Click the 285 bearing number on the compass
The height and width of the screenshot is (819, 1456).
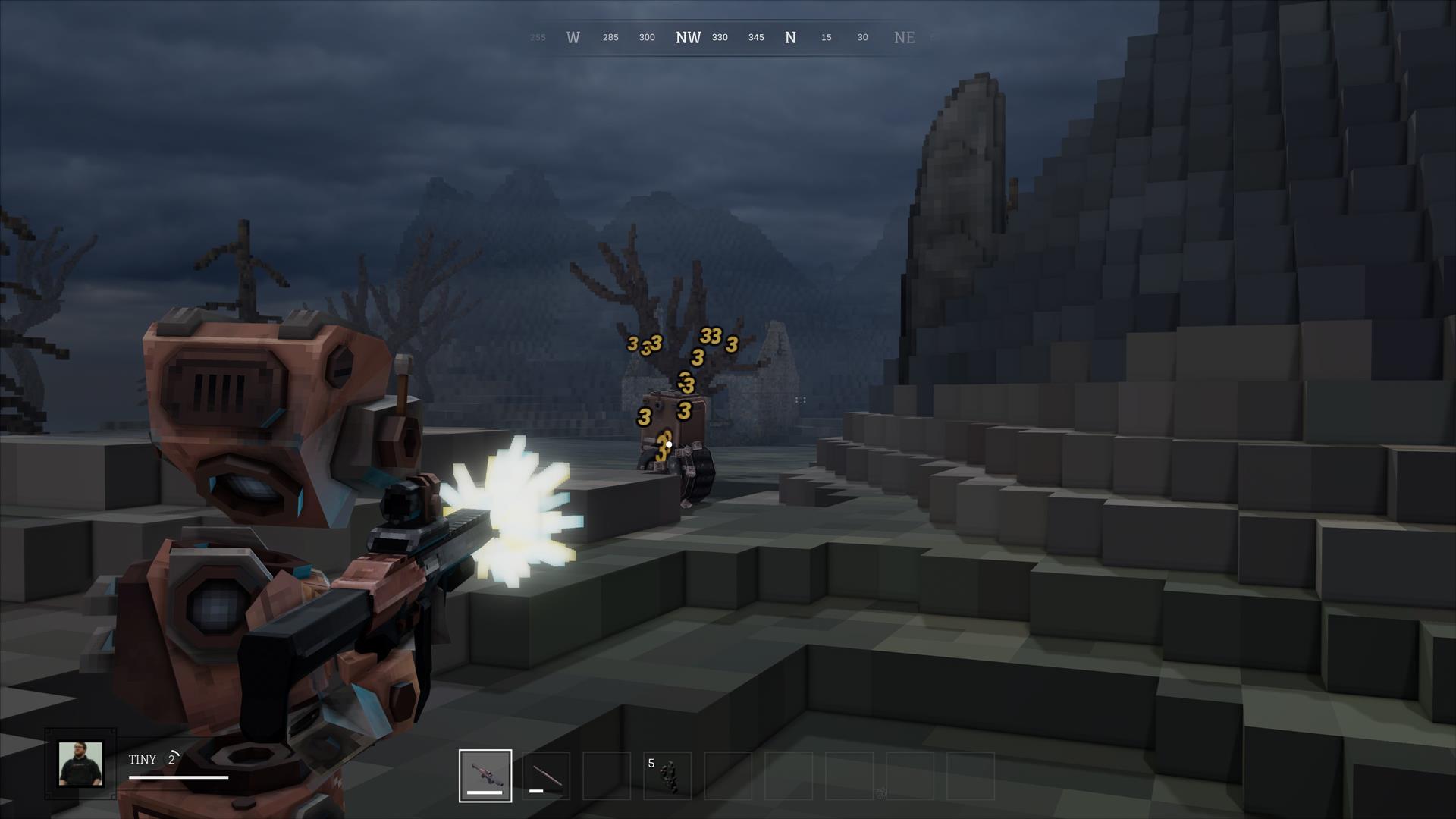click(x=610, y=37)
